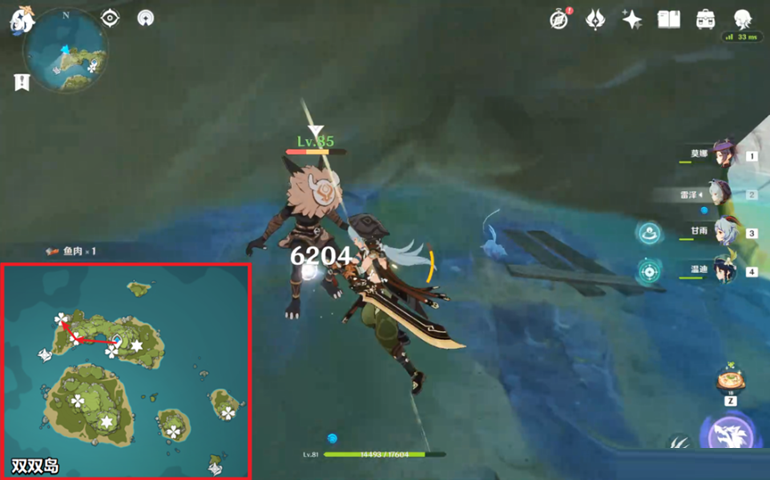Open the Battle Pass icon
Viewport: 770px width, 480px height.
[x=596, y=19]
